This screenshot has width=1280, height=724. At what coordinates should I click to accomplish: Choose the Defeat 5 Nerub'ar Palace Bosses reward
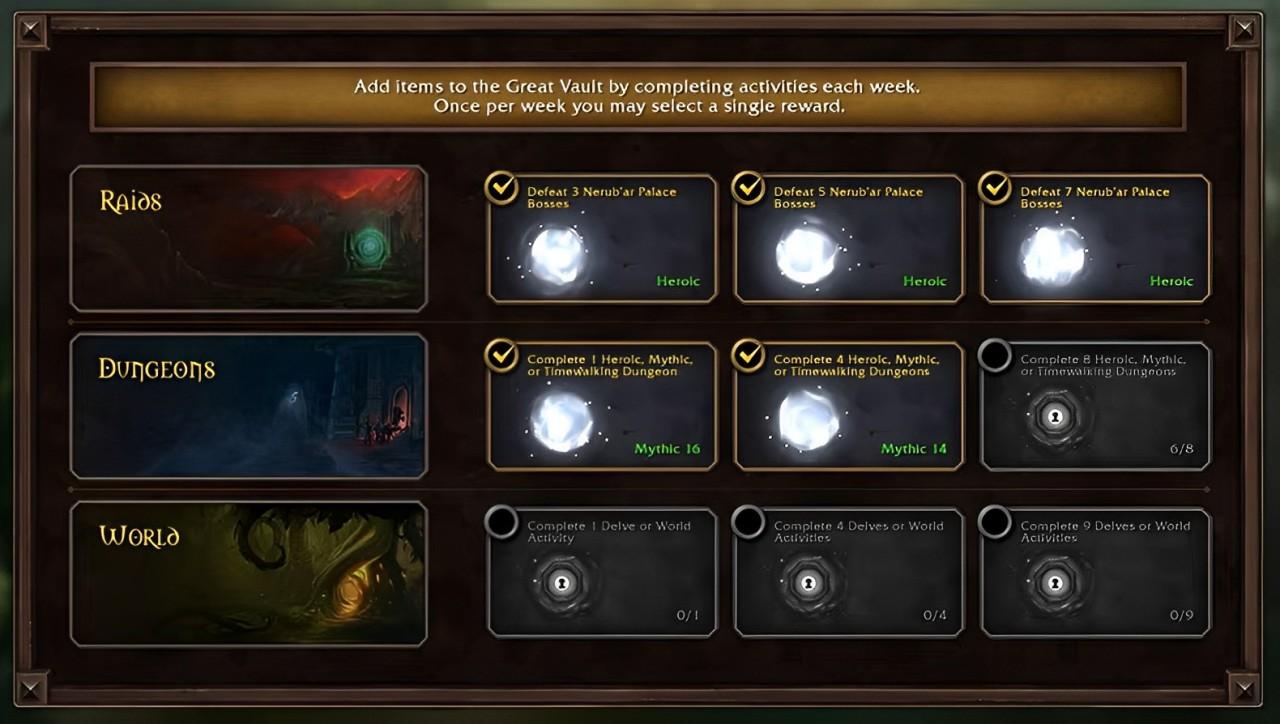coord(849,239)
